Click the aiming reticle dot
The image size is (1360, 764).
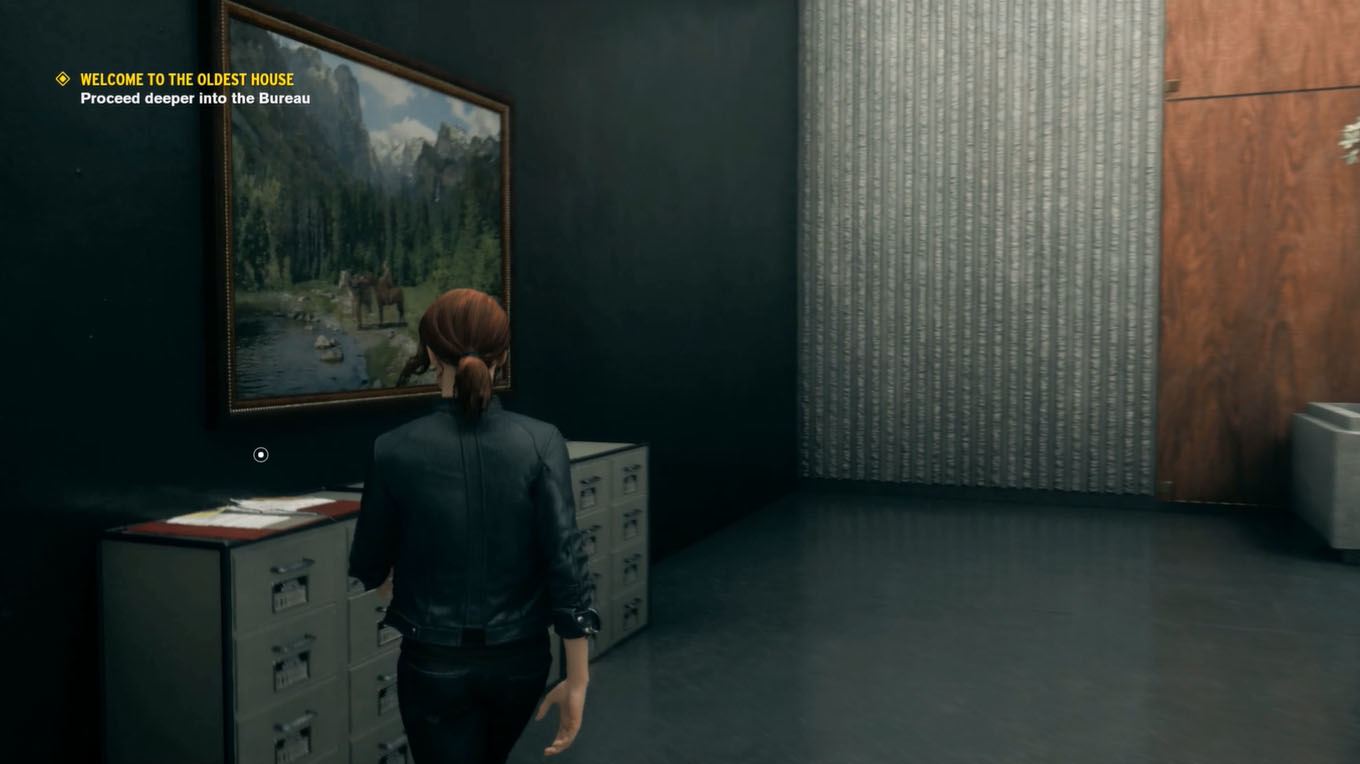tap(260, 454)
